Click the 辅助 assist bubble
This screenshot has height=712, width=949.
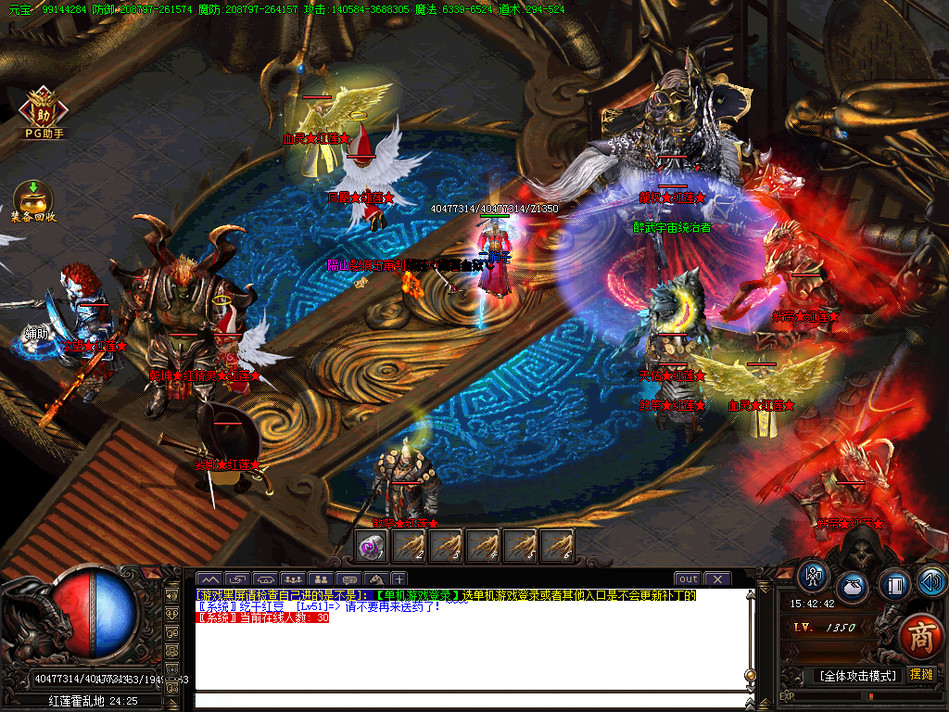point(37,333)
